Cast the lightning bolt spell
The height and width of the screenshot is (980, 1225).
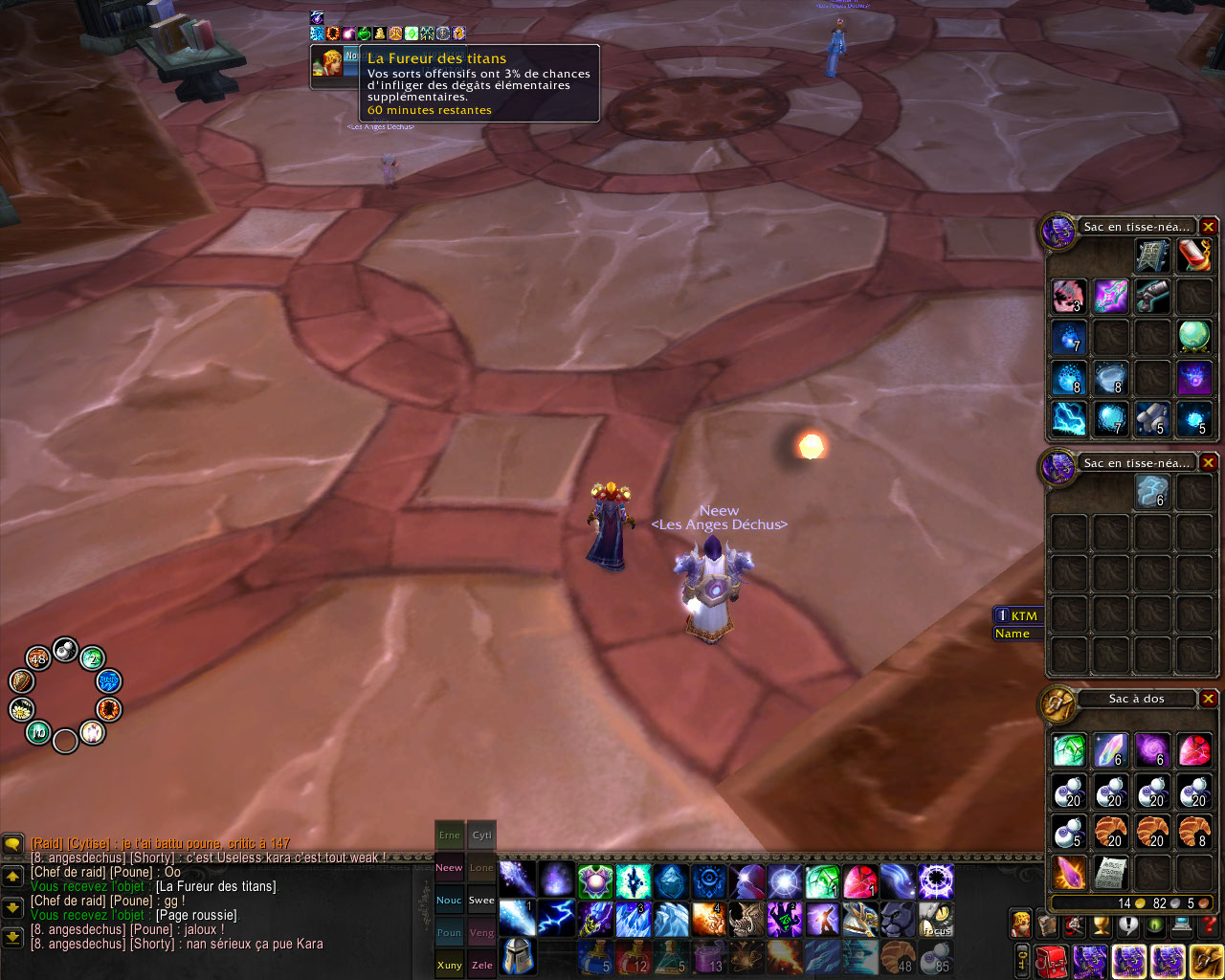tap(555, 919)
